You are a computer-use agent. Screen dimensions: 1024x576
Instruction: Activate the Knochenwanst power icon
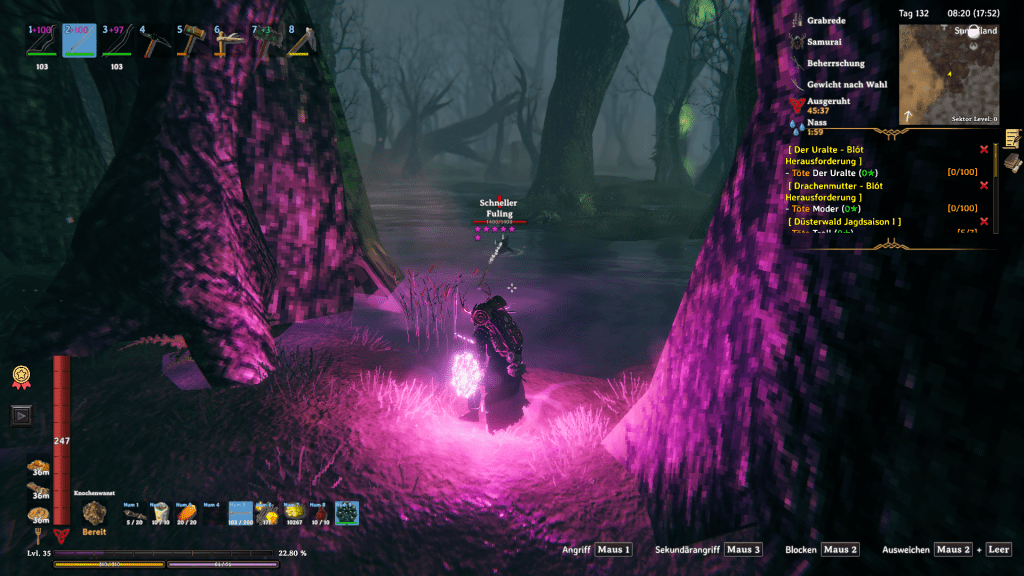[95, 512]
